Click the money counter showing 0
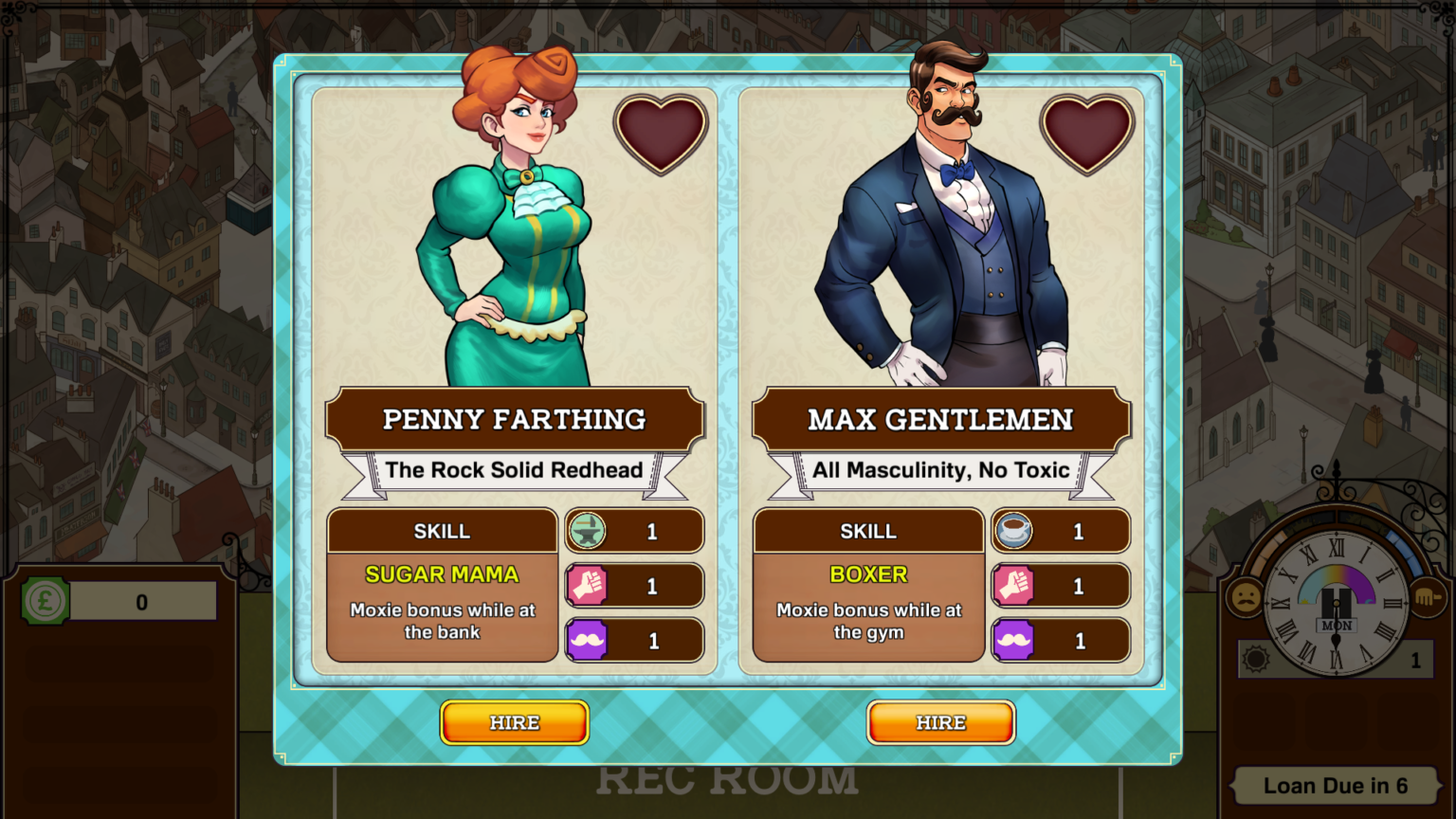1456x819 pixels. 142,600
